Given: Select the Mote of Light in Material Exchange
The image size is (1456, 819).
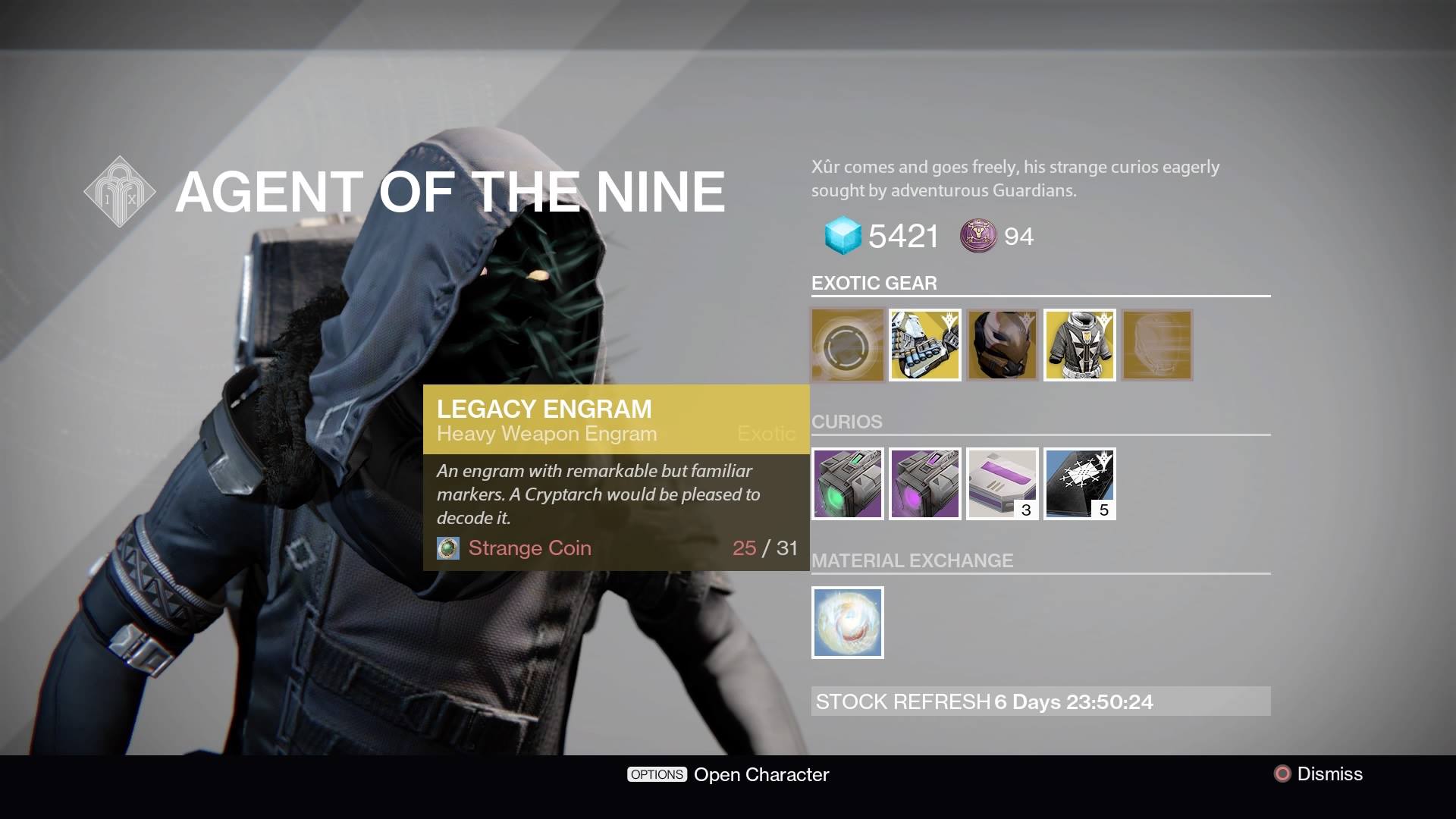Looking at the screenshot, I should click(x=847, y=622).
